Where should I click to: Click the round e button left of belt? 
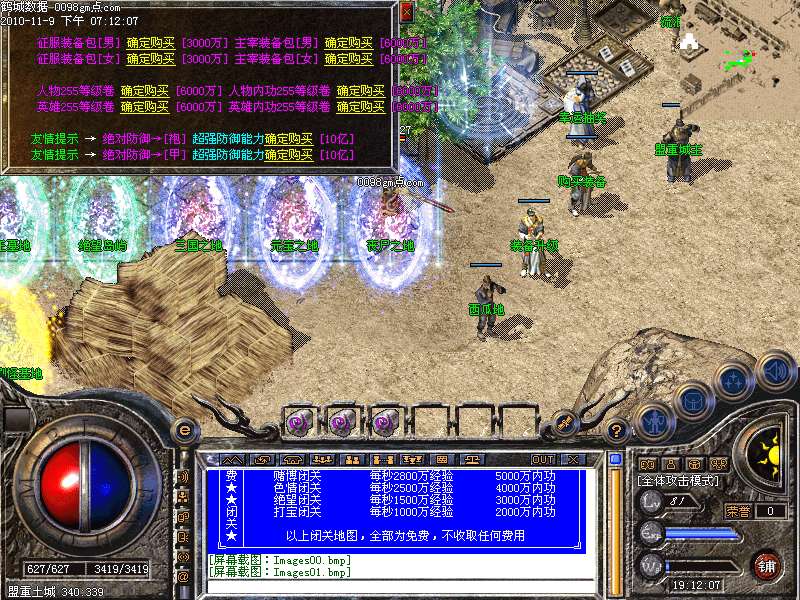(x=183, y=430)
